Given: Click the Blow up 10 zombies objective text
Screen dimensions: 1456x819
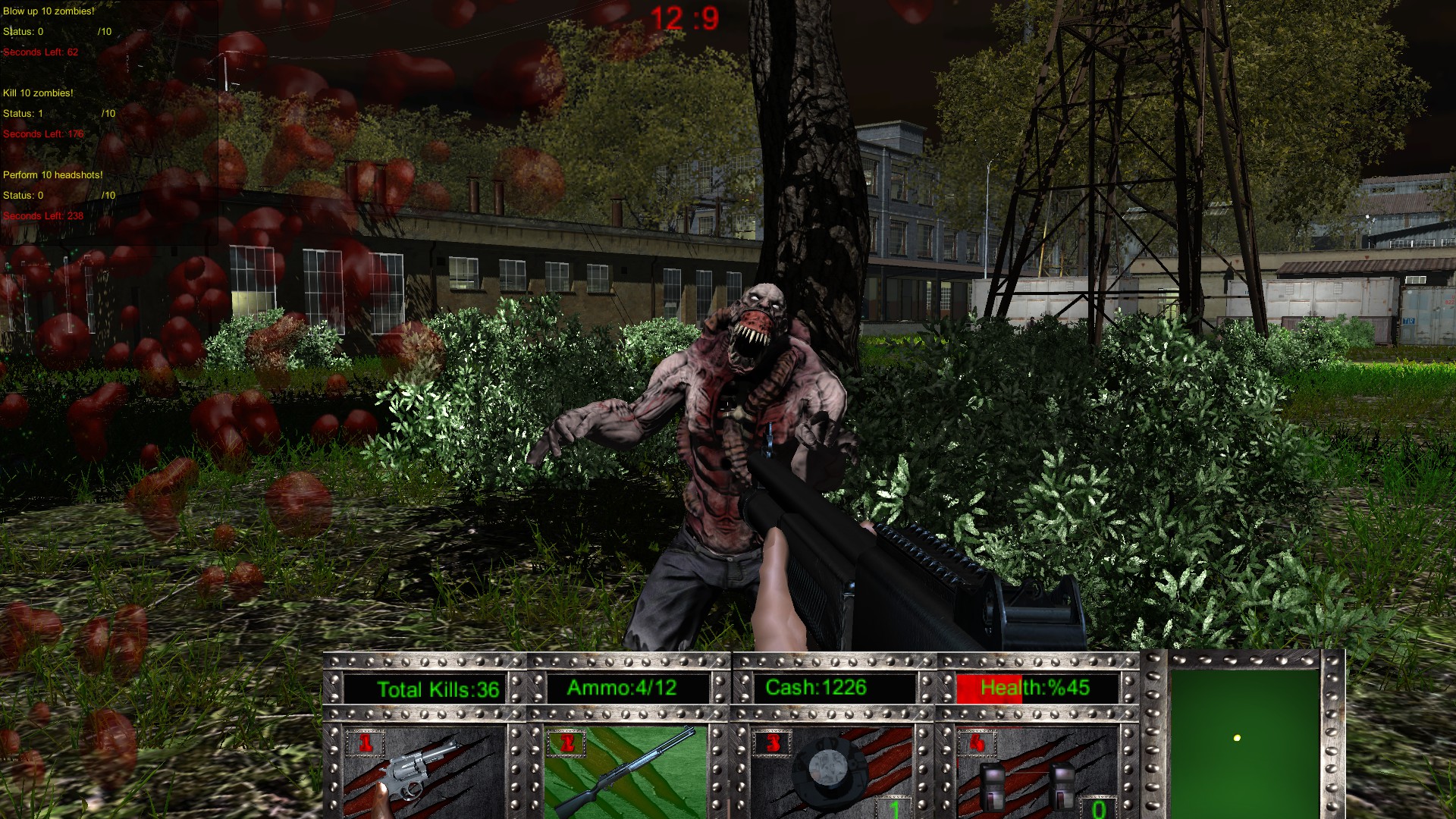Looking at the screenshot, I should pyautogui.click(x=48, y=11).
